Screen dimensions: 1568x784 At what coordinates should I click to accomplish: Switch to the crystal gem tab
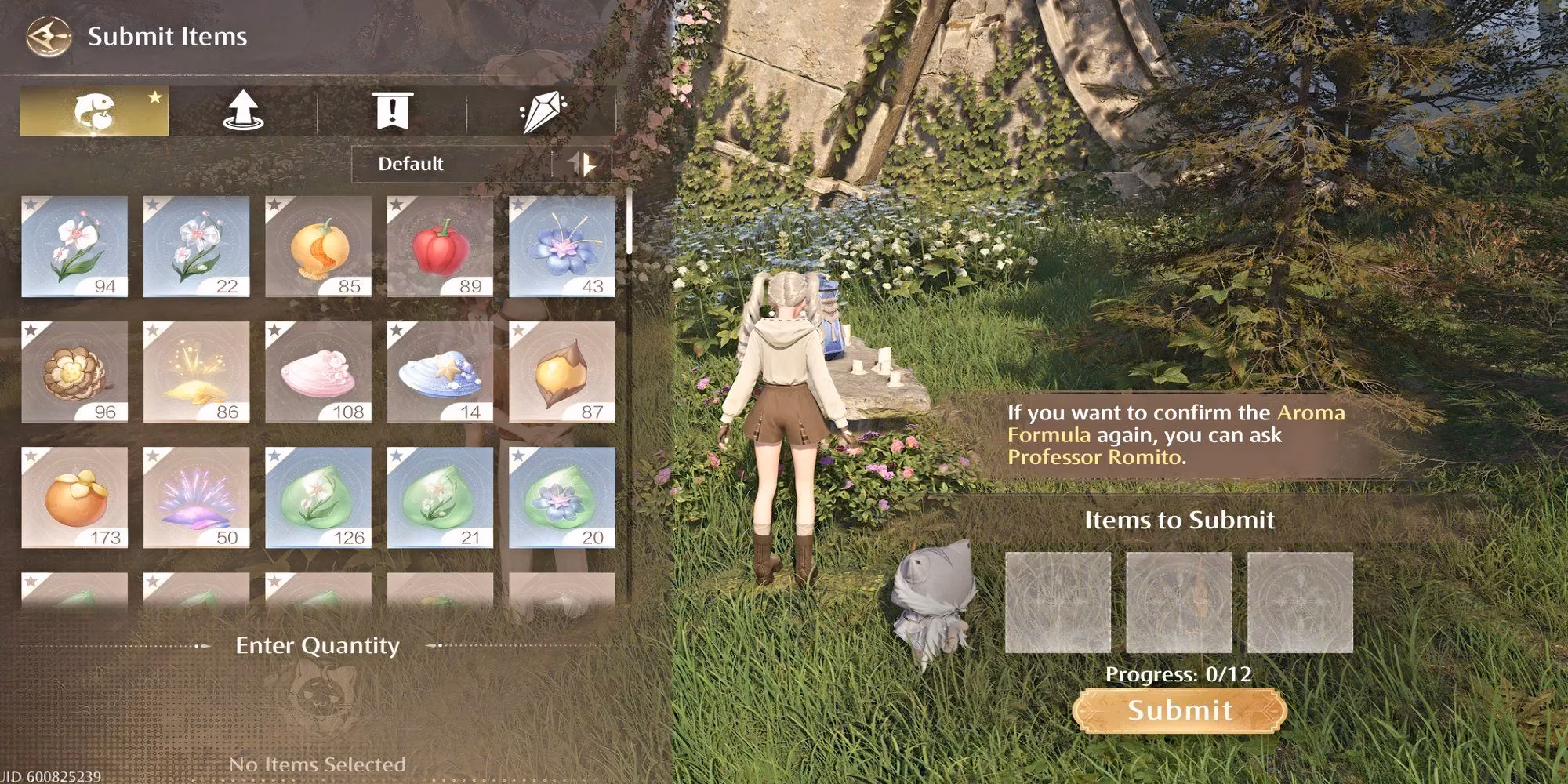tap(542, 111)
